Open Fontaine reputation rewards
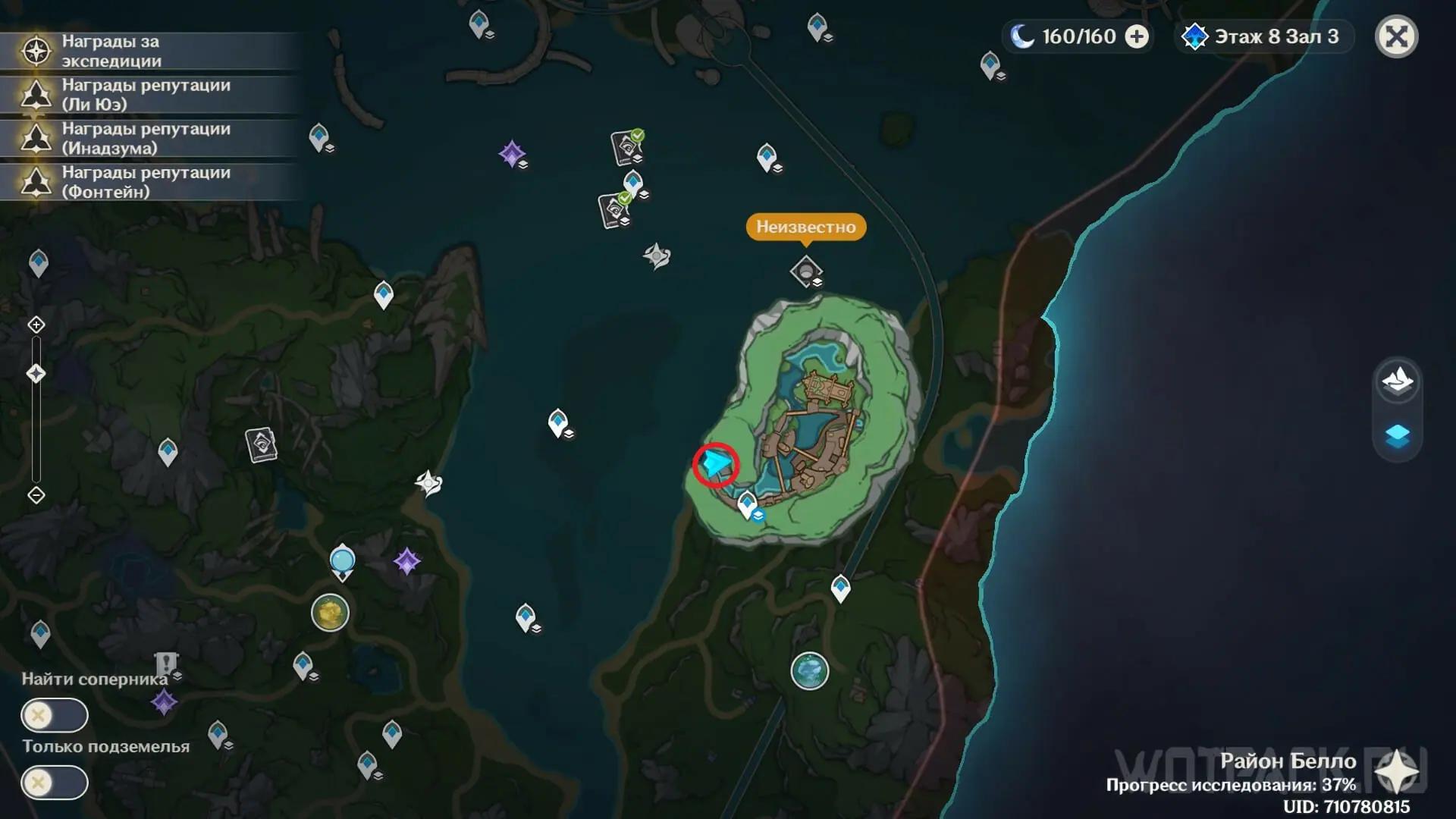This screenshot has width=1456, height=819. coord(144,182)
